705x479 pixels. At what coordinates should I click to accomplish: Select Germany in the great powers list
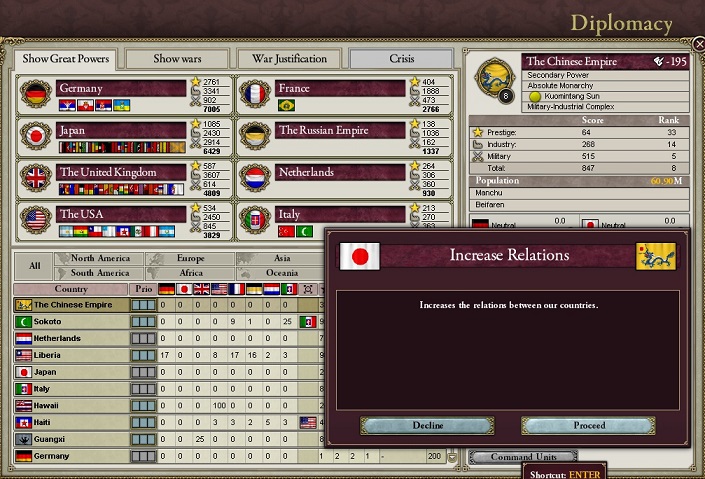121,88
